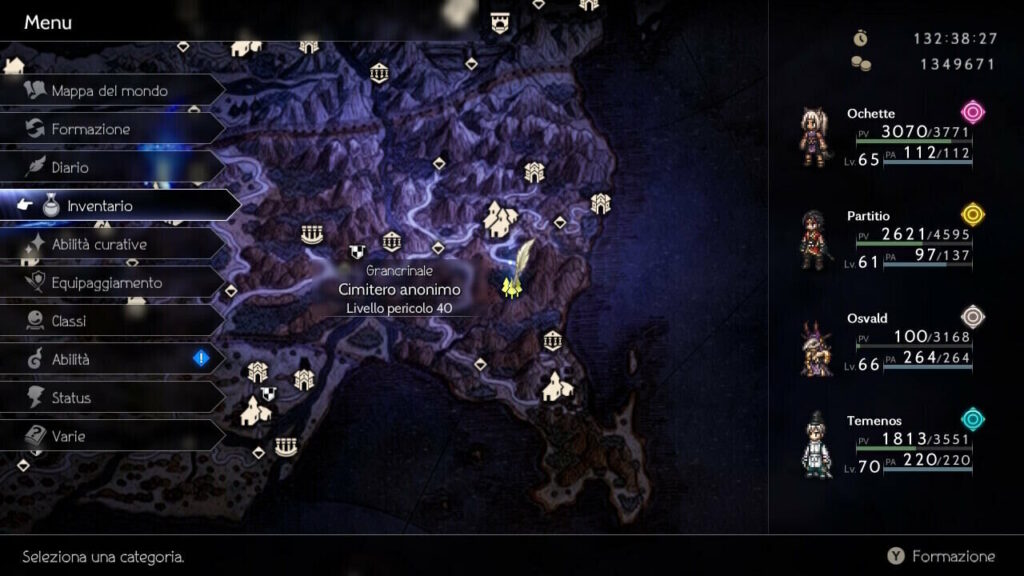This screenshot has width=1024, height=576.
Task: Open the Abilità menu with notification
Action: 70,359
